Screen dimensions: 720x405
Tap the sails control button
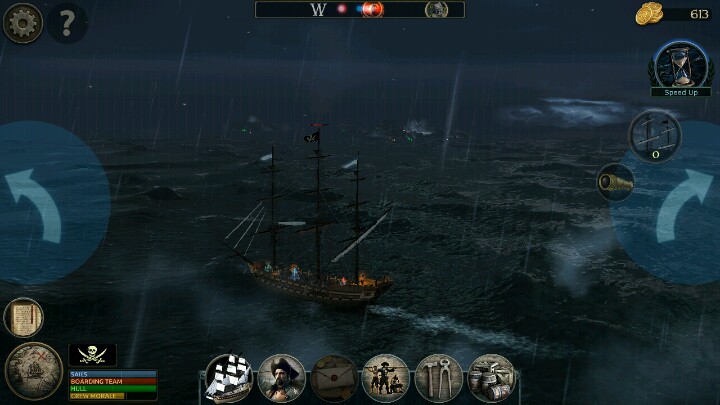click(x=655, y=136)
